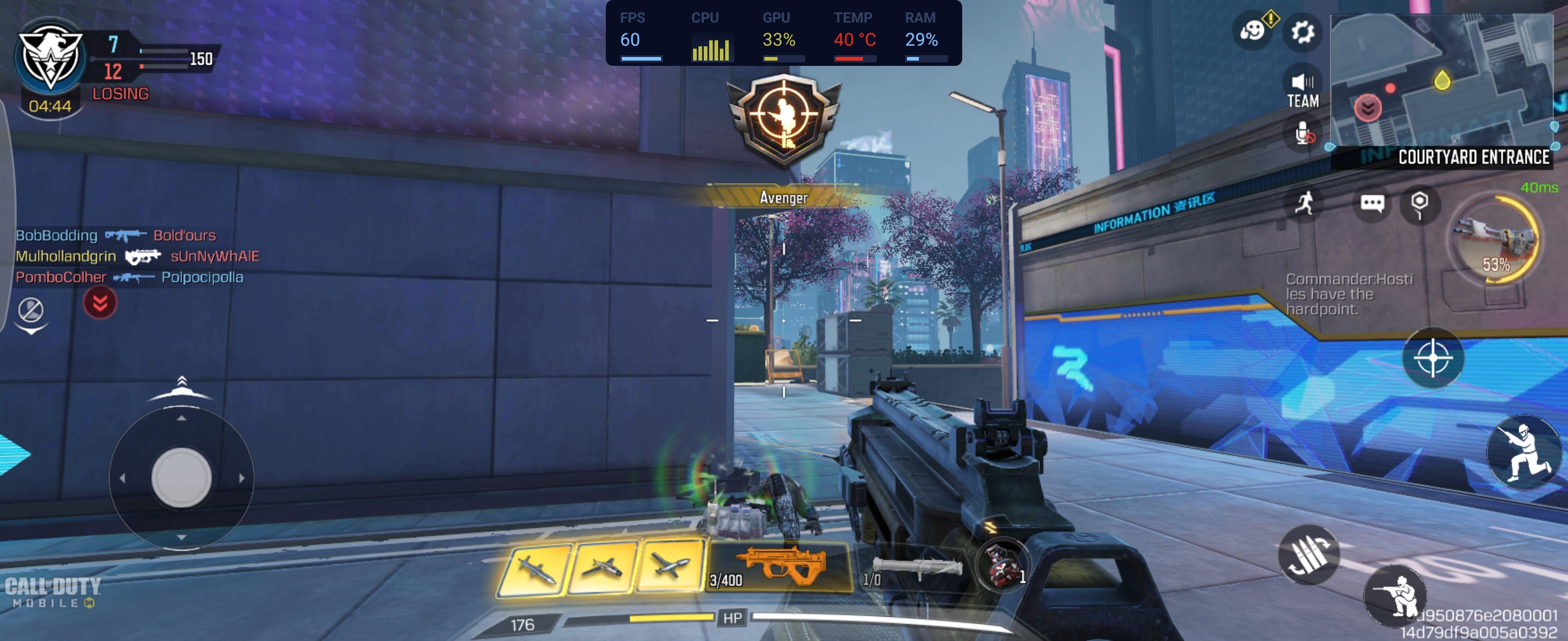1568x641 pixels.
Task: Activate the sprint running-man button
Action: point(1304,202)
